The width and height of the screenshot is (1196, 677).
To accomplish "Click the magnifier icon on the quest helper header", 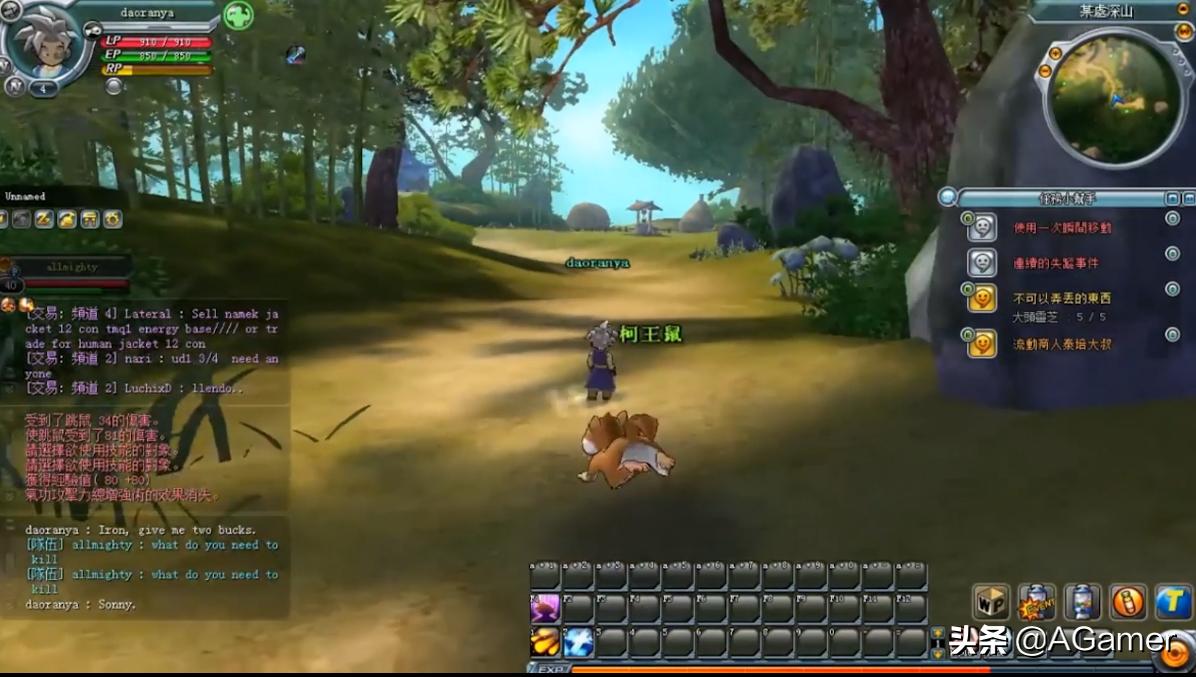I will [x=947, y=197].
